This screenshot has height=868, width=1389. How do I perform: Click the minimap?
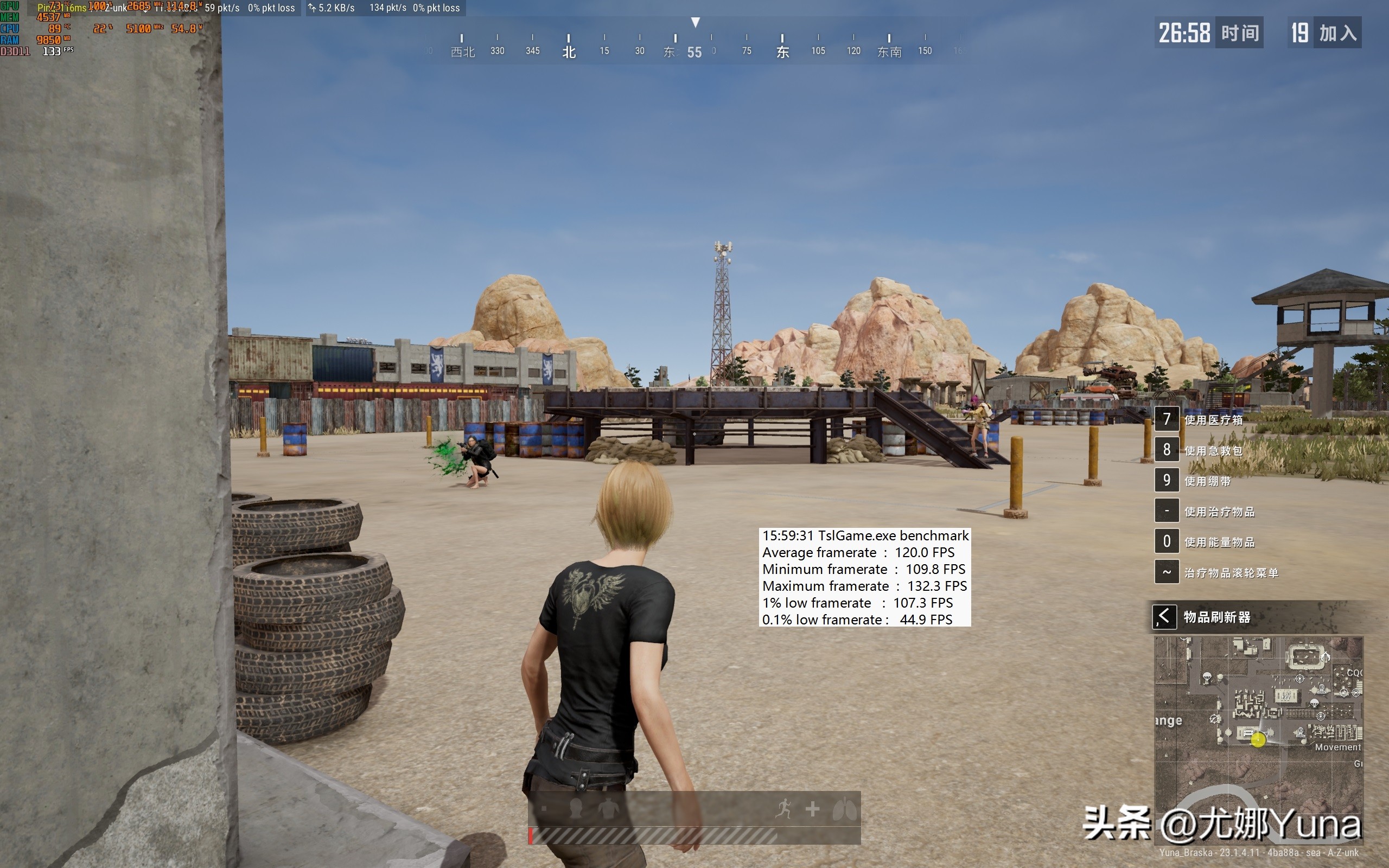(1258, 741)
